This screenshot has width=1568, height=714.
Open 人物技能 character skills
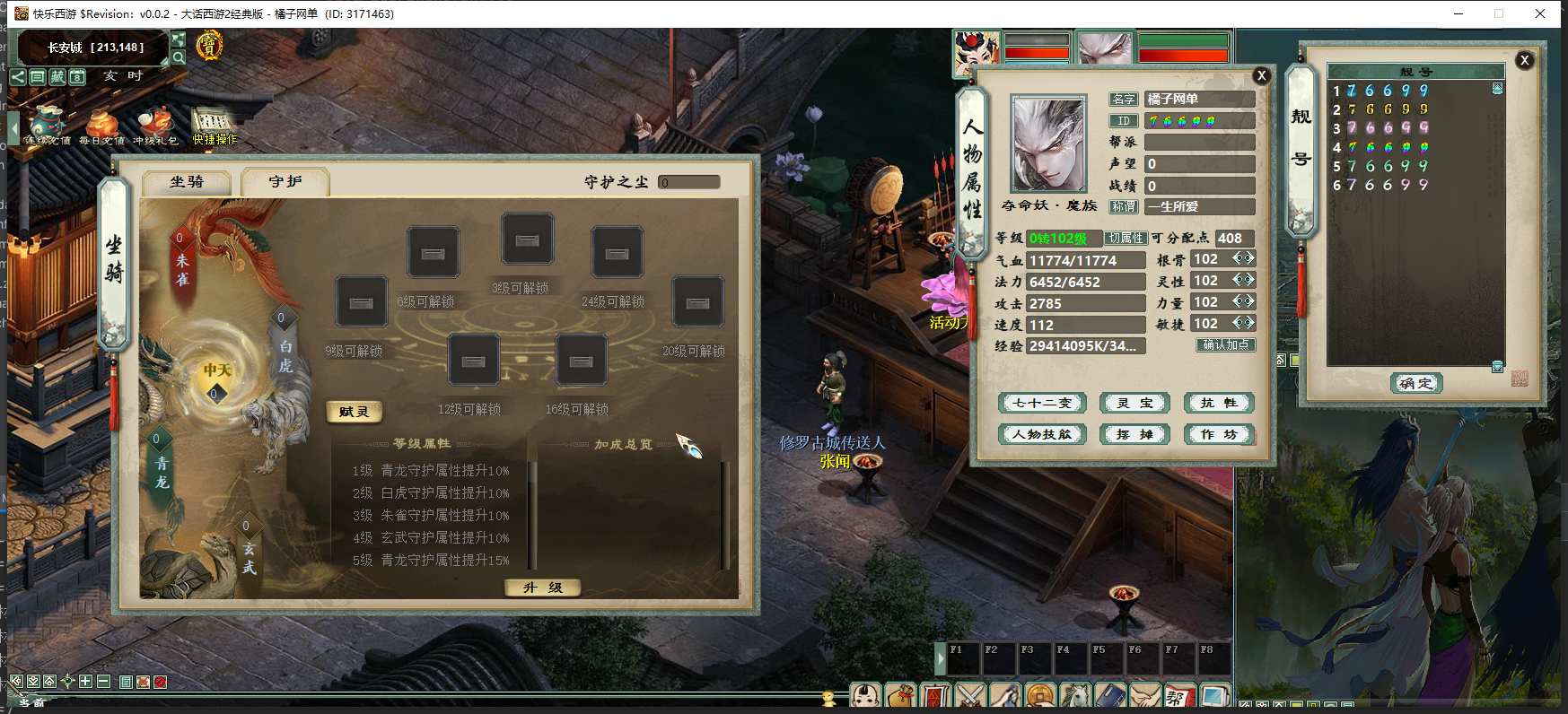[x=1042, y=435]
